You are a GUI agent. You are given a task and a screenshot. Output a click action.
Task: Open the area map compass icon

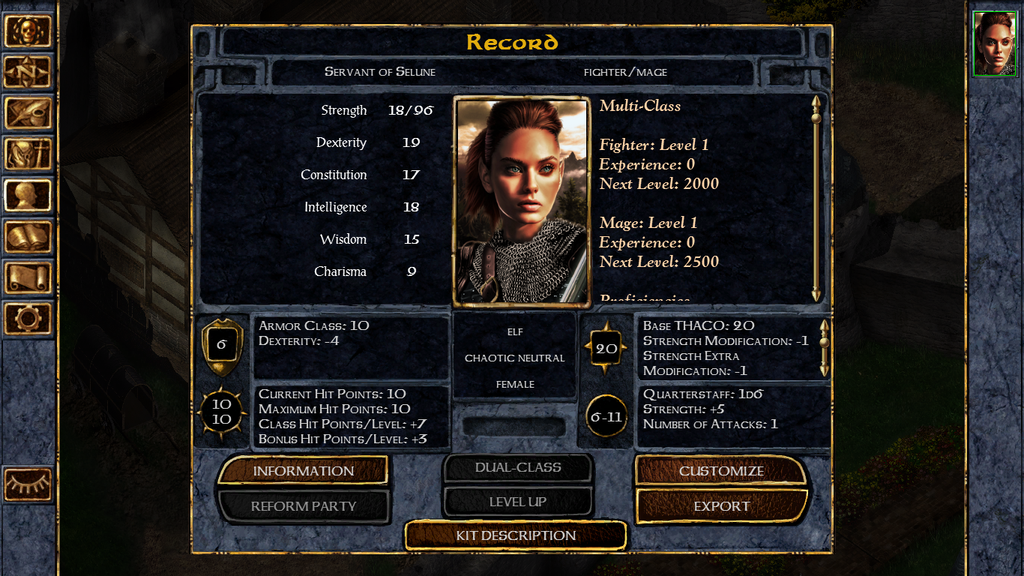(x=27, y=72)
